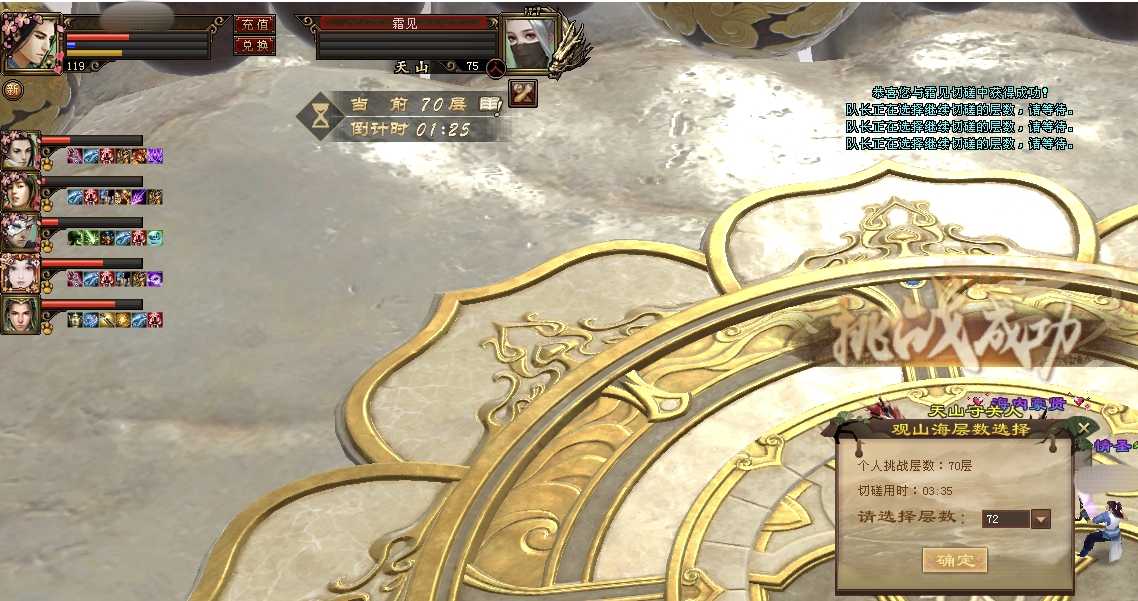Image resolution: width=1138 pixels, height=601 pixels.
Task: Open the floor info scroll icon beside 70层
Action: coord(489,104)
